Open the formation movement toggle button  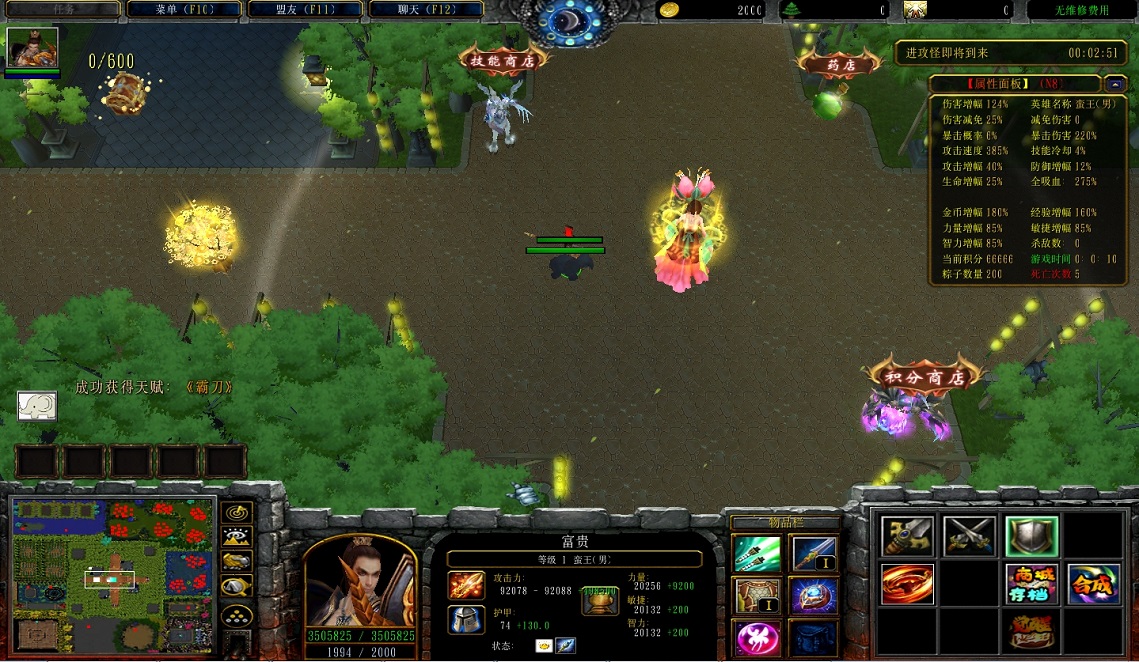(x=236, y=613)
